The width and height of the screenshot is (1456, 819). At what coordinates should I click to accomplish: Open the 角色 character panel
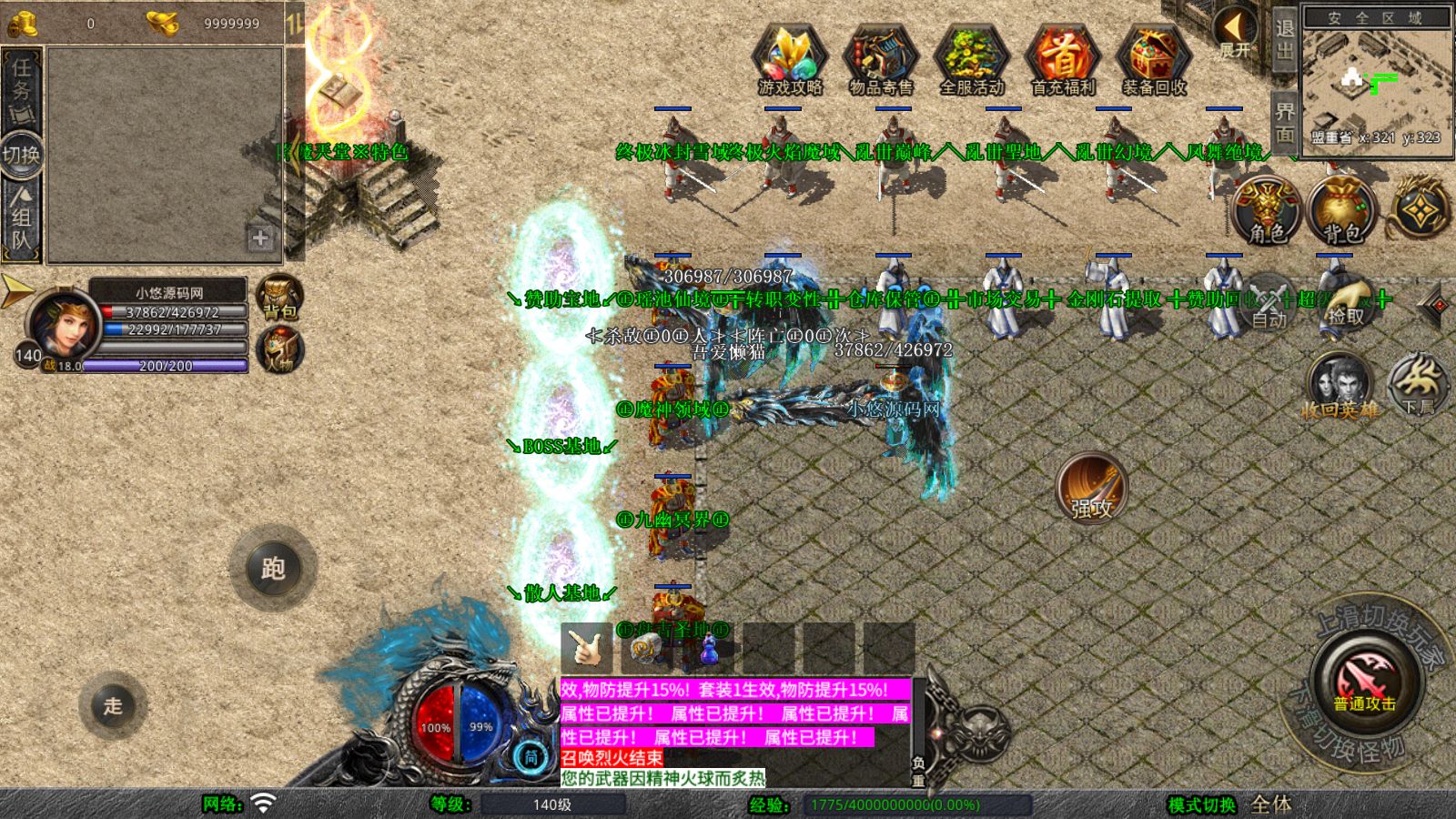tap(1267, 211)
